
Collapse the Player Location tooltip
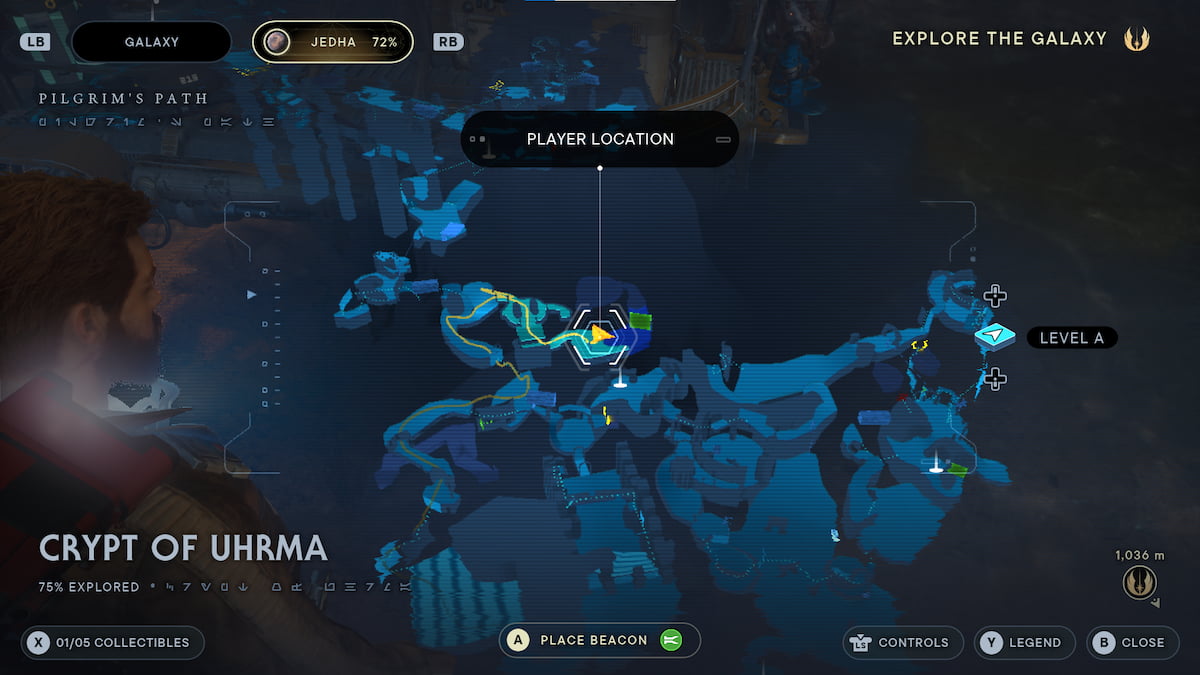722,139
